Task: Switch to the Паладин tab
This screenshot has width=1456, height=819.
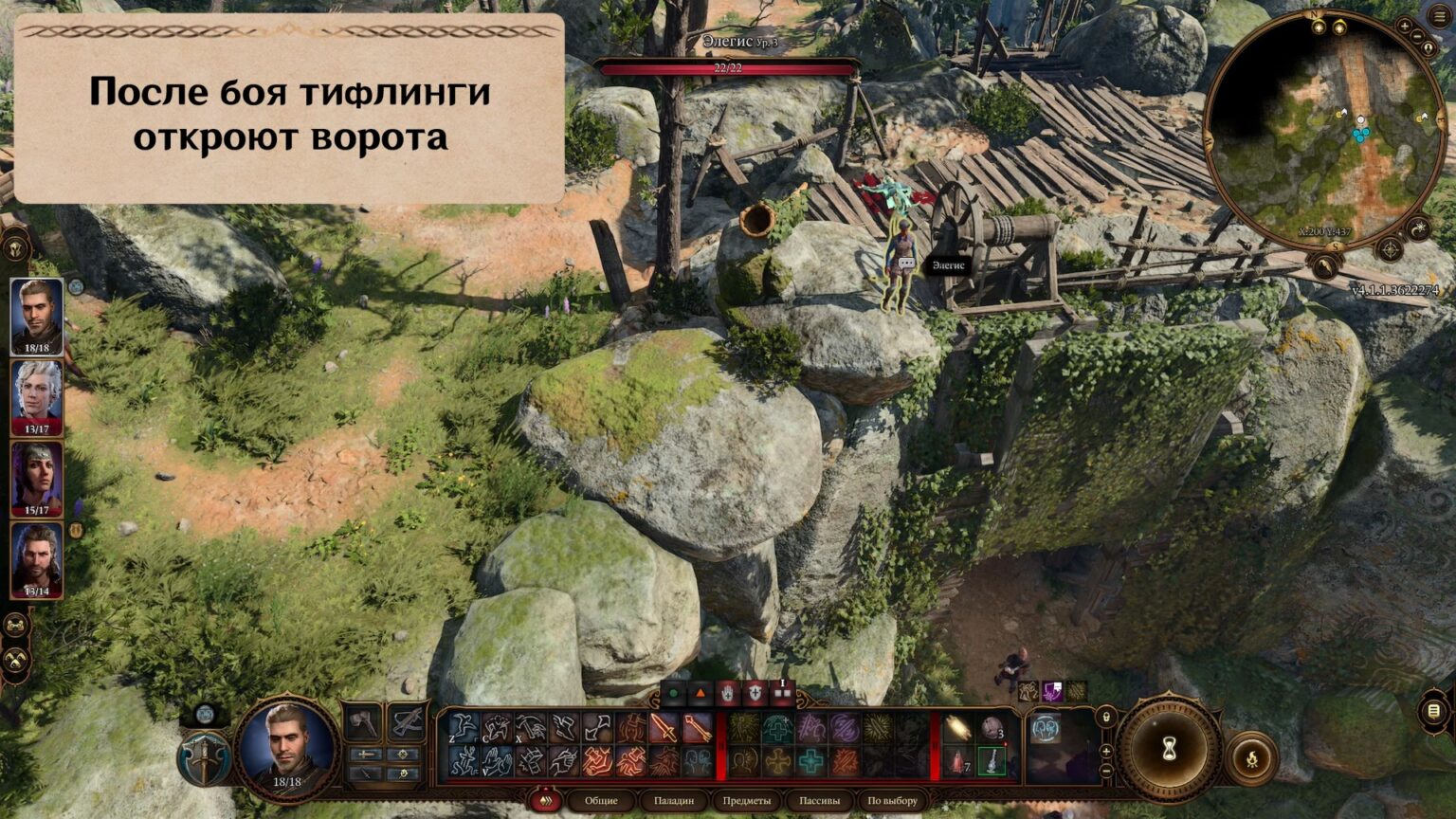Action: 674,801
